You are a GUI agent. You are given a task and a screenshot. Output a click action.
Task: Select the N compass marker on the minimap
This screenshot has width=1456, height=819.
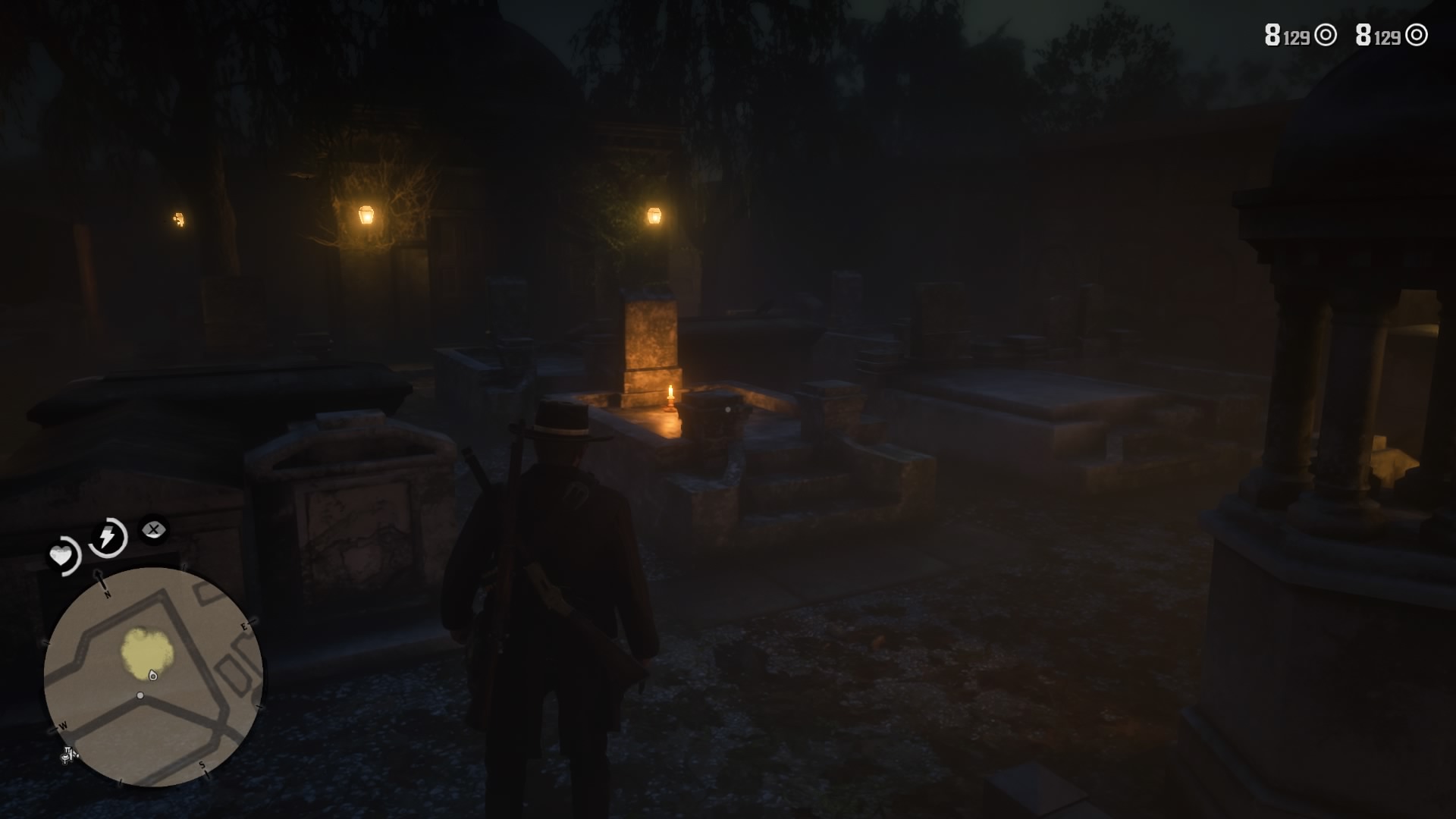106,594
